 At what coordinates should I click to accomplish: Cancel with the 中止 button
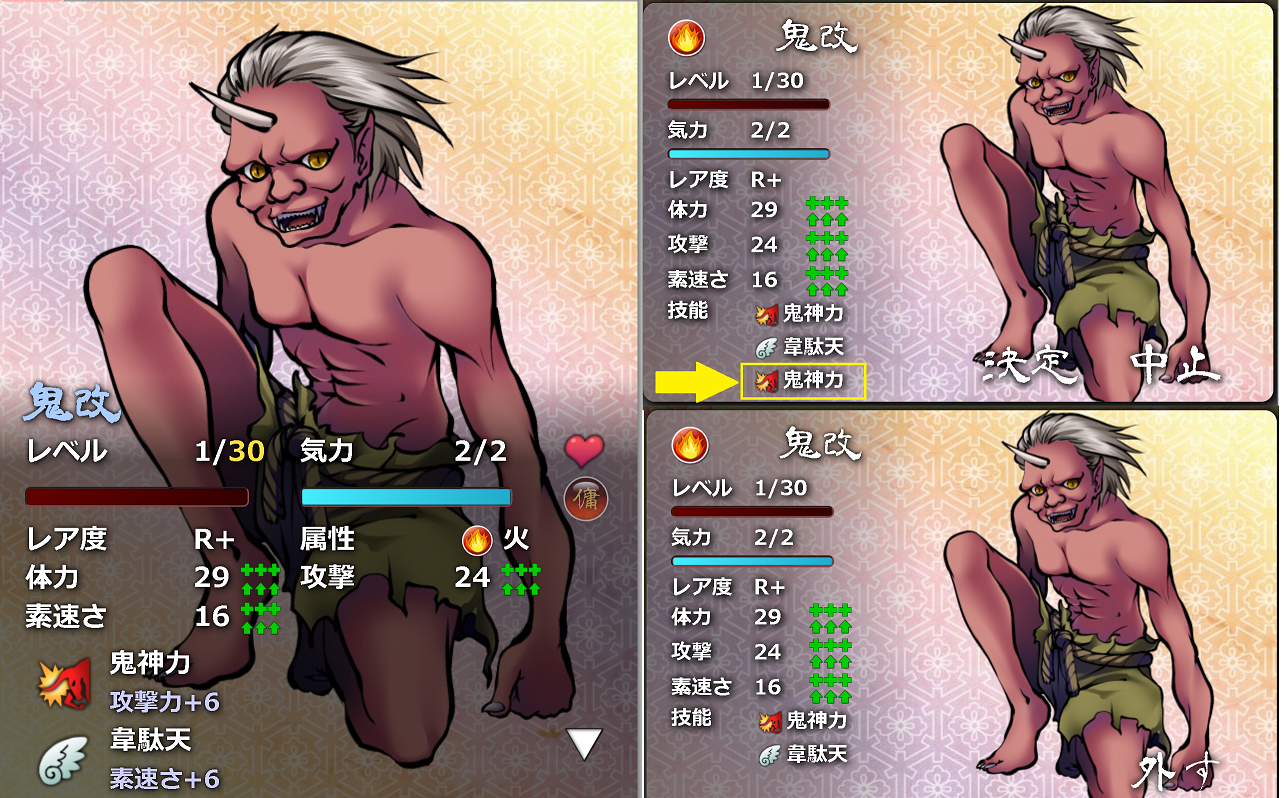coord(1175,367)
